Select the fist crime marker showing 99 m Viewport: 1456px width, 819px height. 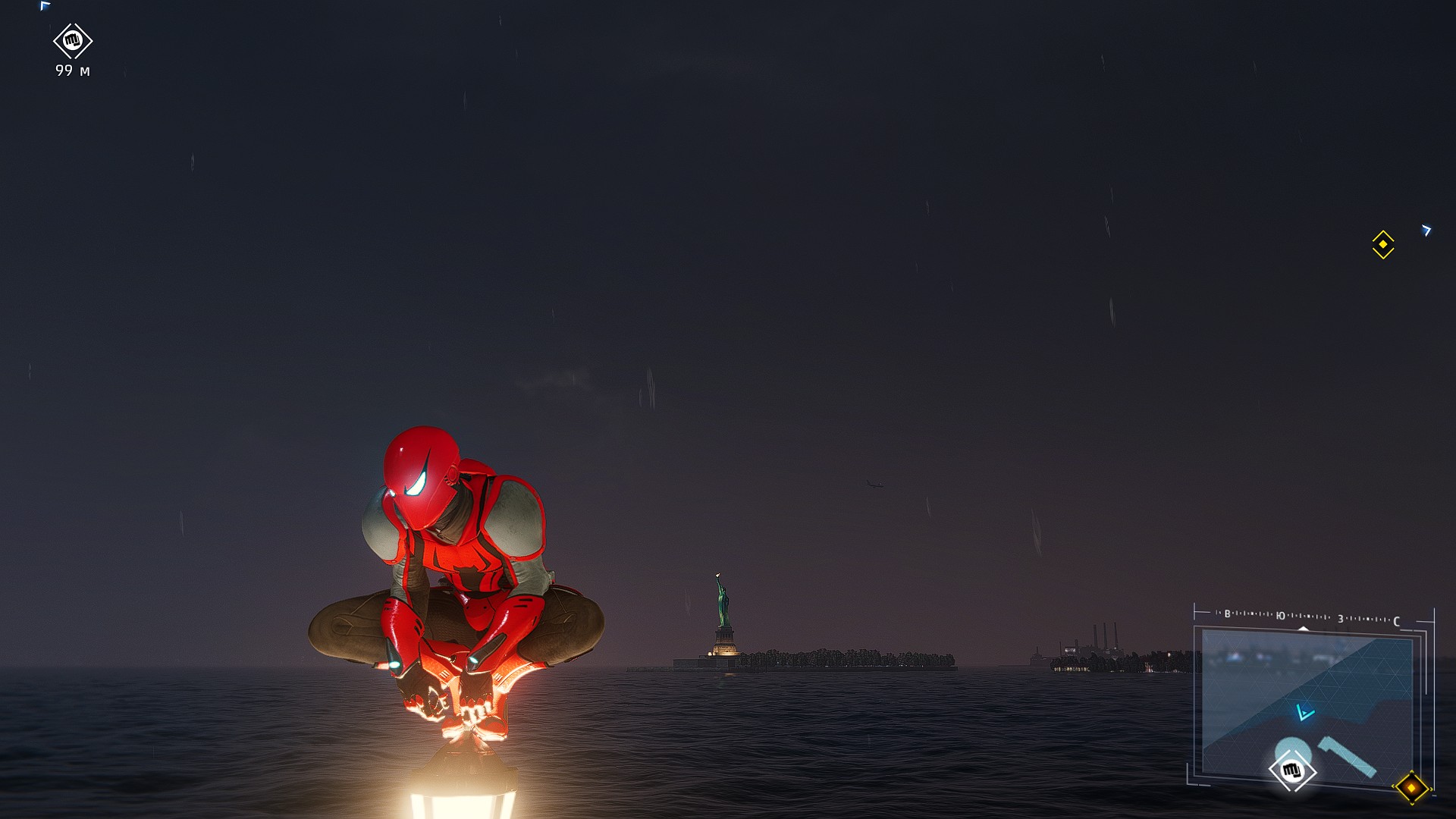[73, 41]
